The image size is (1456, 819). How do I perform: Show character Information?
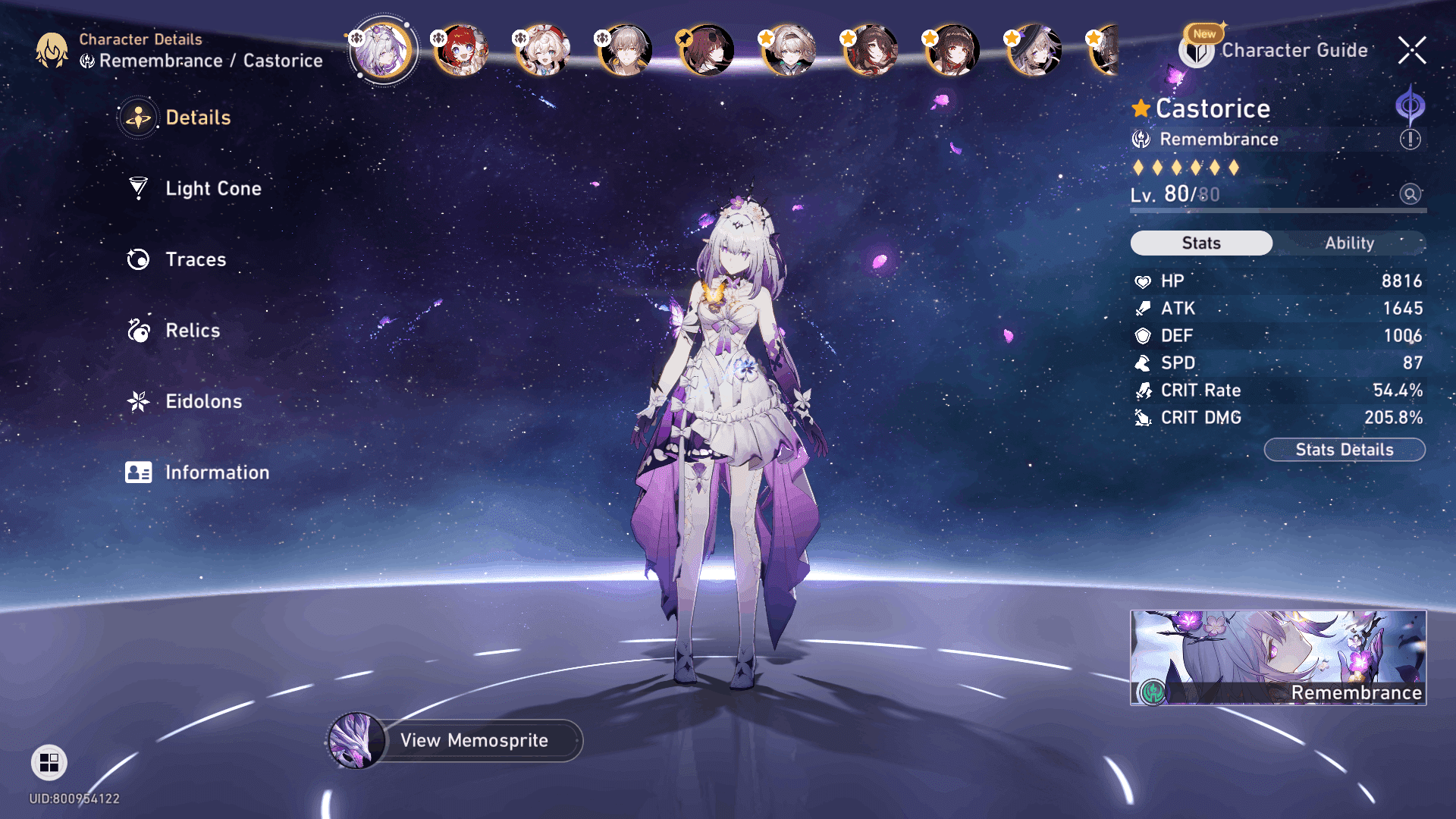216,472
